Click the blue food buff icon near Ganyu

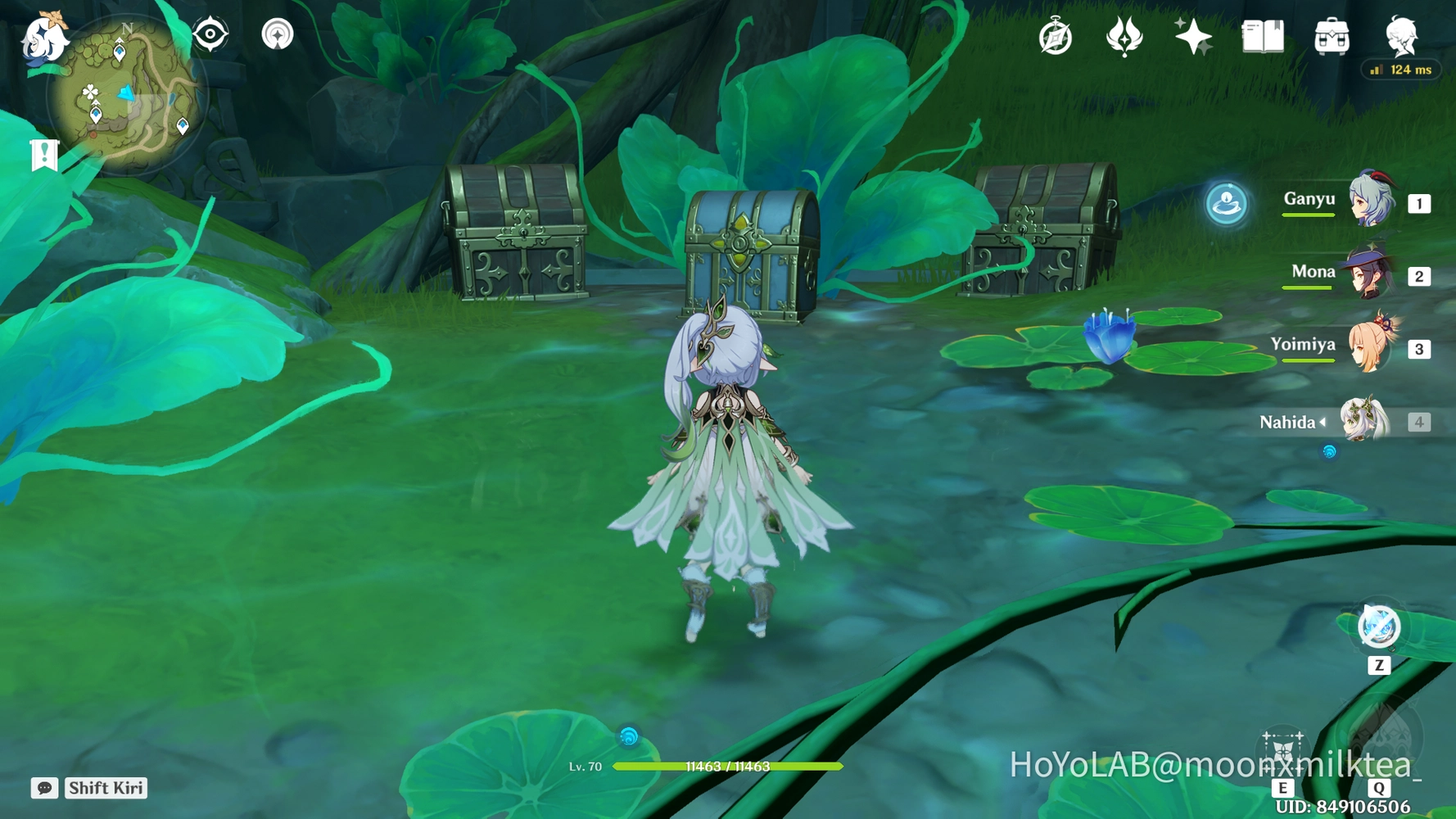(x=1228, y=205)
